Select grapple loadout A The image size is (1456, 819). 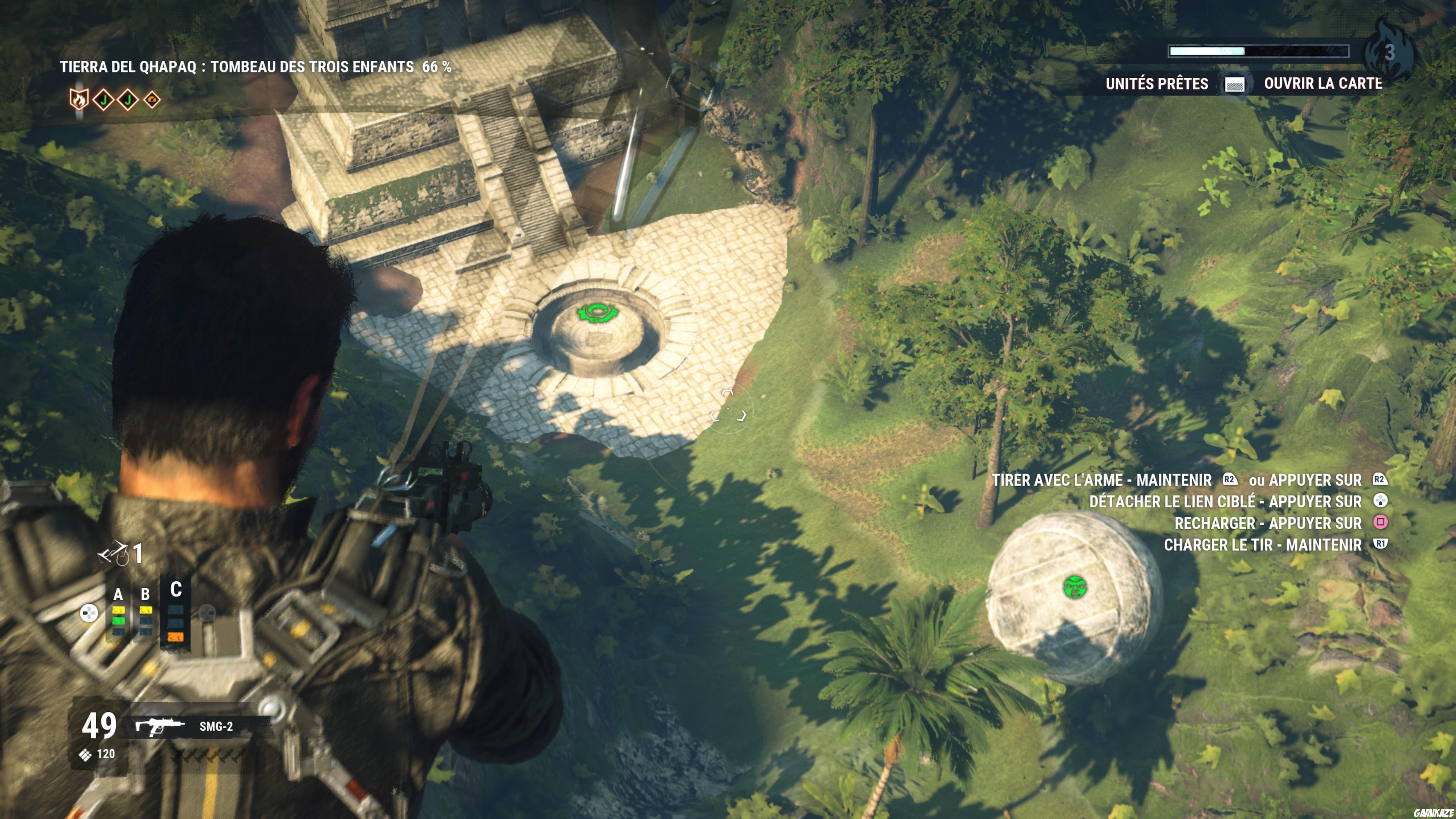tap(118, 595)
